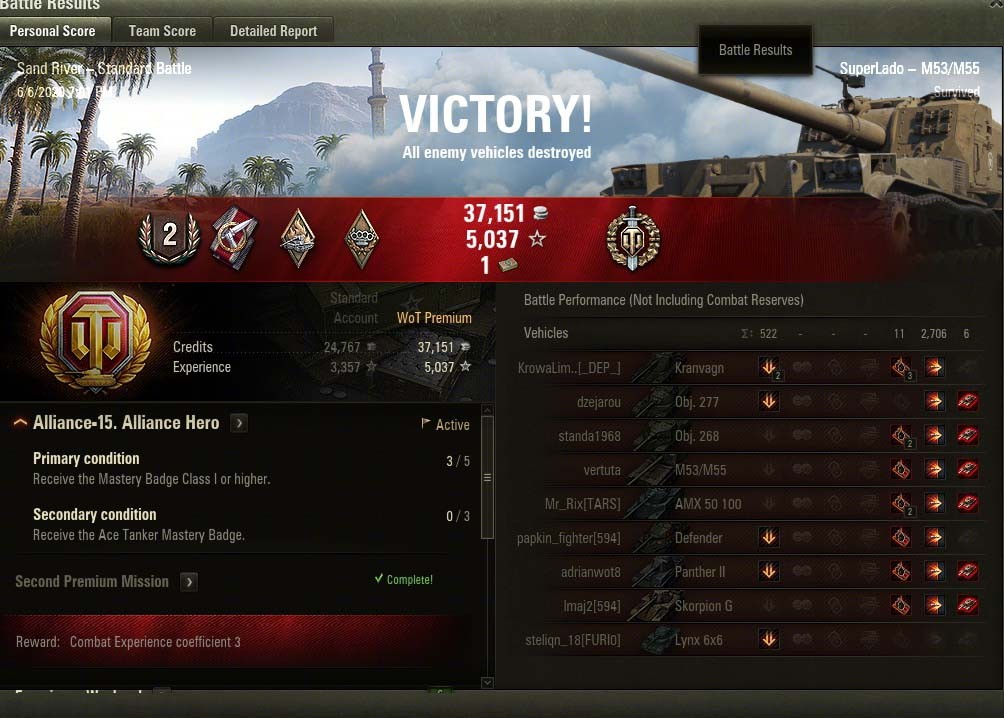The width and height of the screenshot is (1004, 718).
Task: Show the Mastery Badge emblem at banner right
Action: click(x=633, y=238)
